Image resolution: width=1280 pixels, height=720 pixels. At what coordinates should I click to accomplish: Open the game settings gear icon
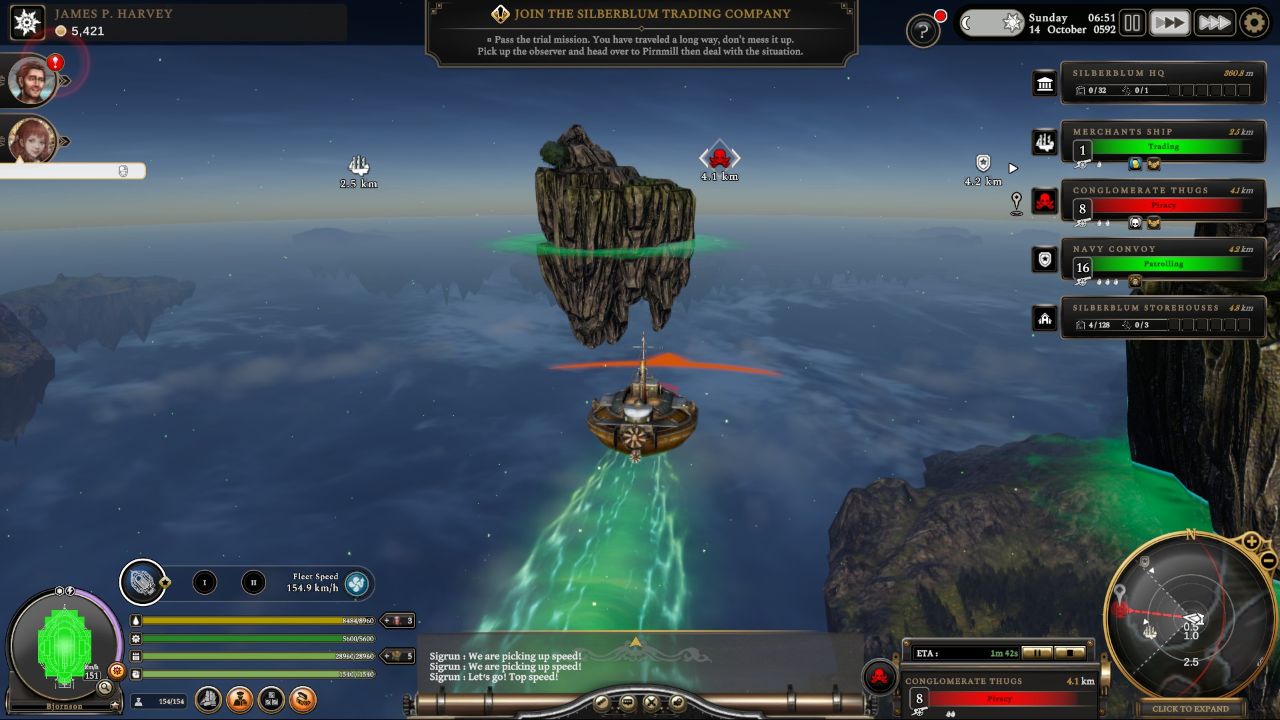pyautogui.click(x=1253, y=22)
